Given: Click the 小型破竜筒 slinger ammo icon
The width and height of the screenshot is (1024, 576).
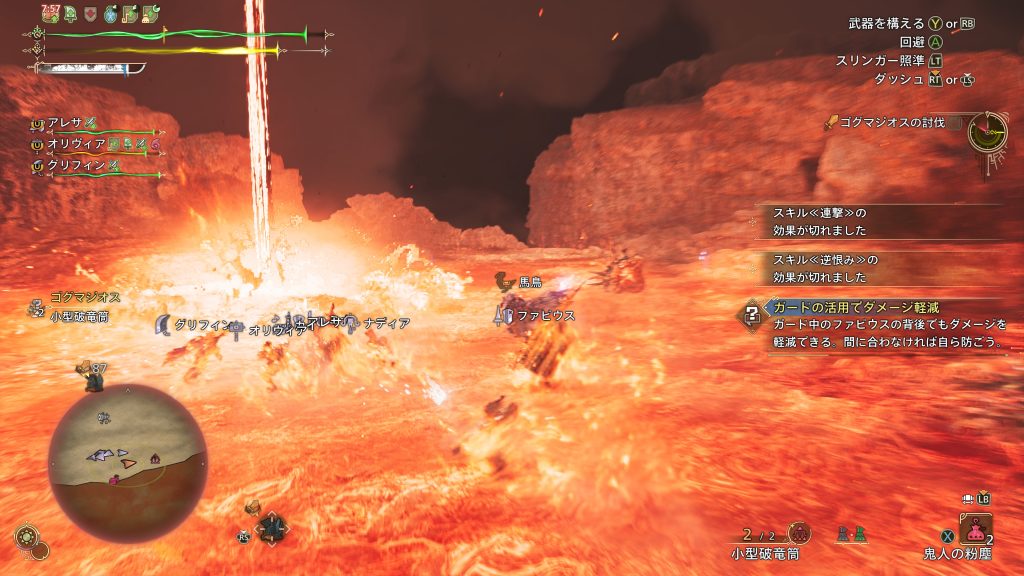Looking at the screenshot, I should [x=799, y=533].
